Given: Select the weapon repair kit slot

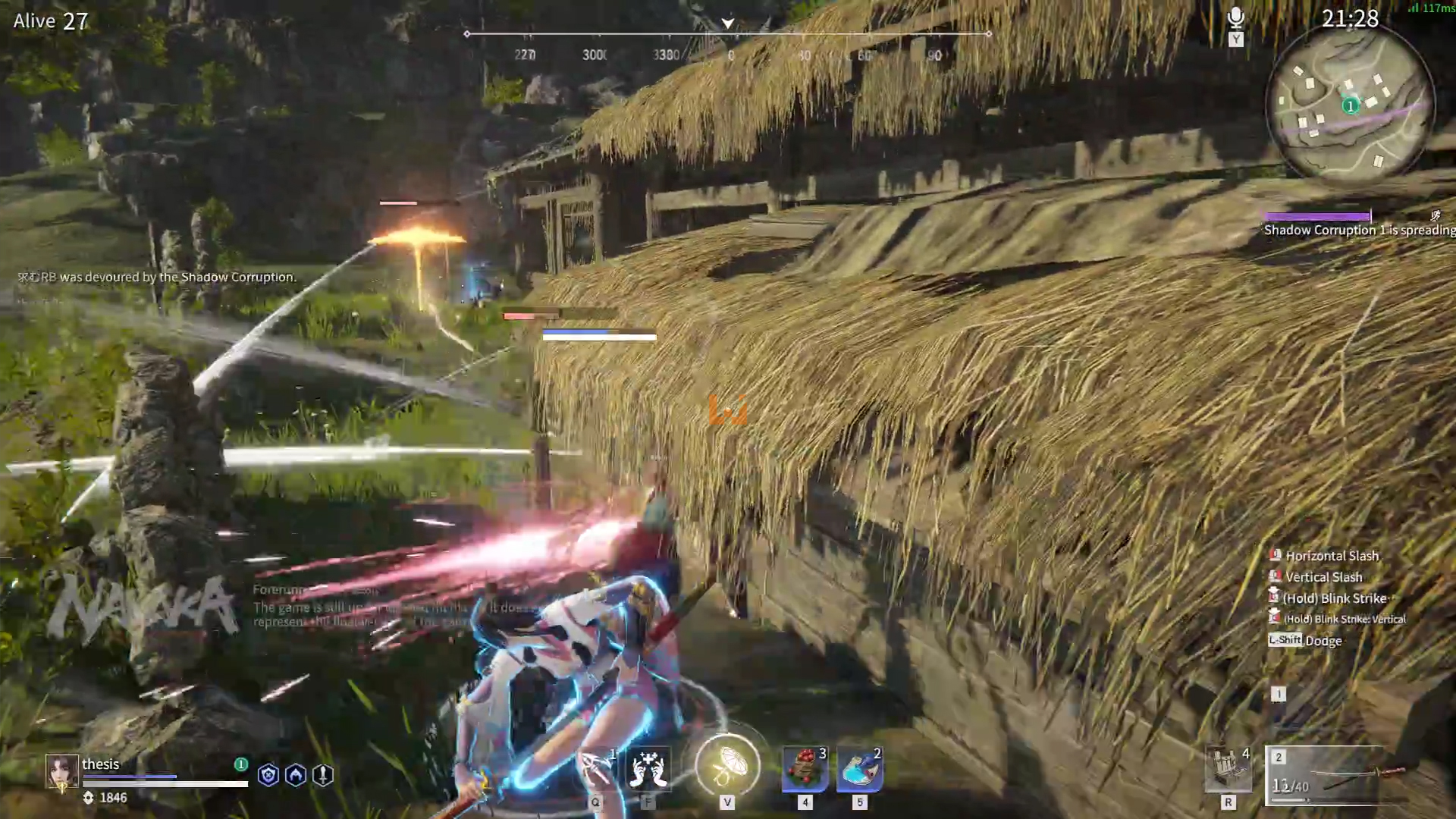Looking at the screenshot, I should [1228, 769].
